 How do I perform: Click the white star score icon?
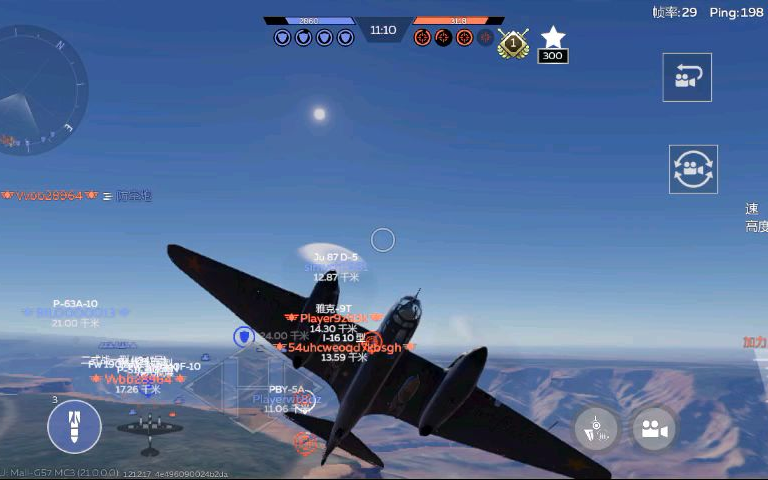pyautogui.click(x=552, y=38)
